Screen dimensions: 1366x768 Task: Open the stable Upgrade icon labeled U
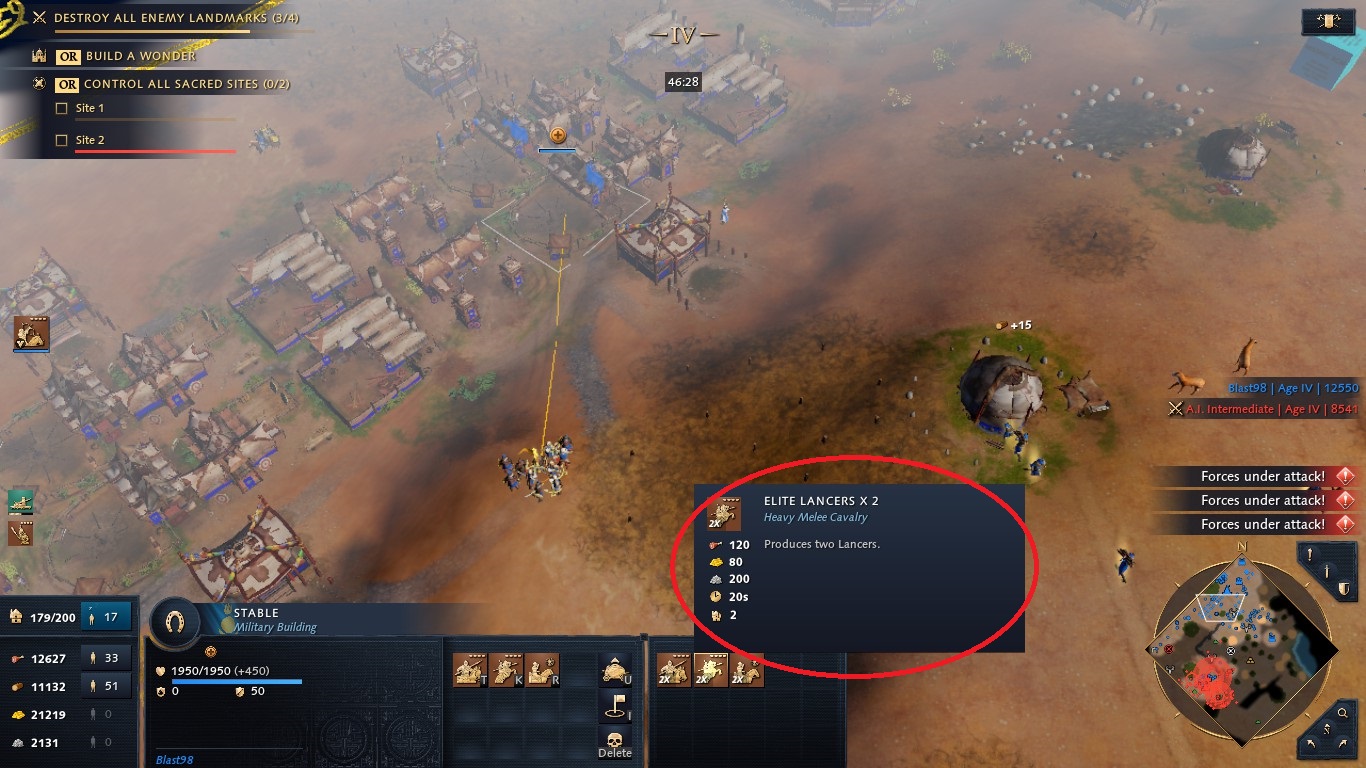[613, 670]
